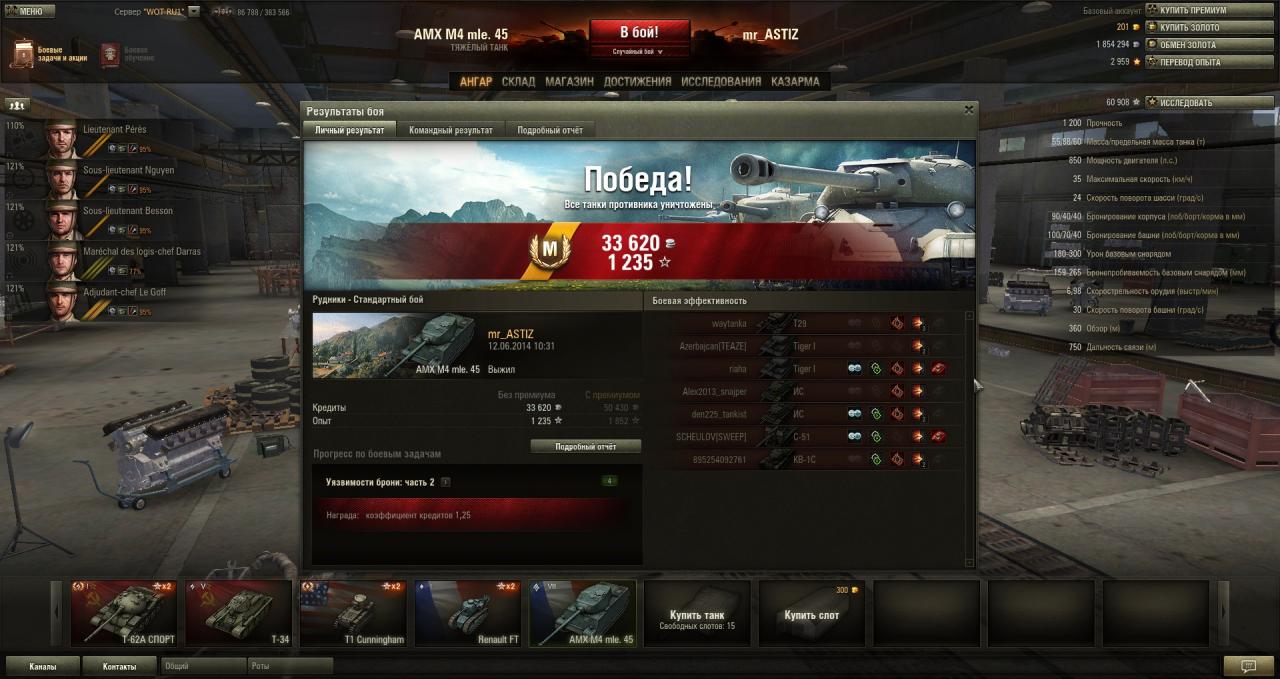Image resolution: width=1280 pixels, height=679 pixels.
Task: Click the Купить золото button
Action: pyautogui.click(x=1195, y=27)
